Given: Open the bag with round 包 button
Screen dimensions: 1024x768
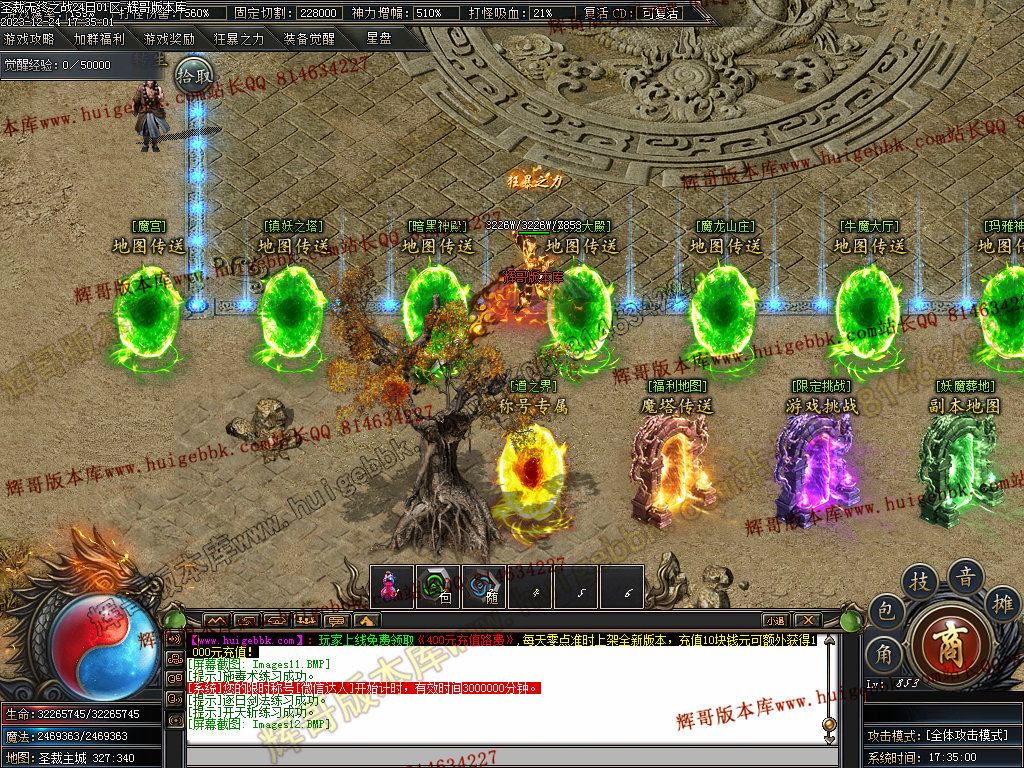Looking at the screenshot, I should coord(885,611).
